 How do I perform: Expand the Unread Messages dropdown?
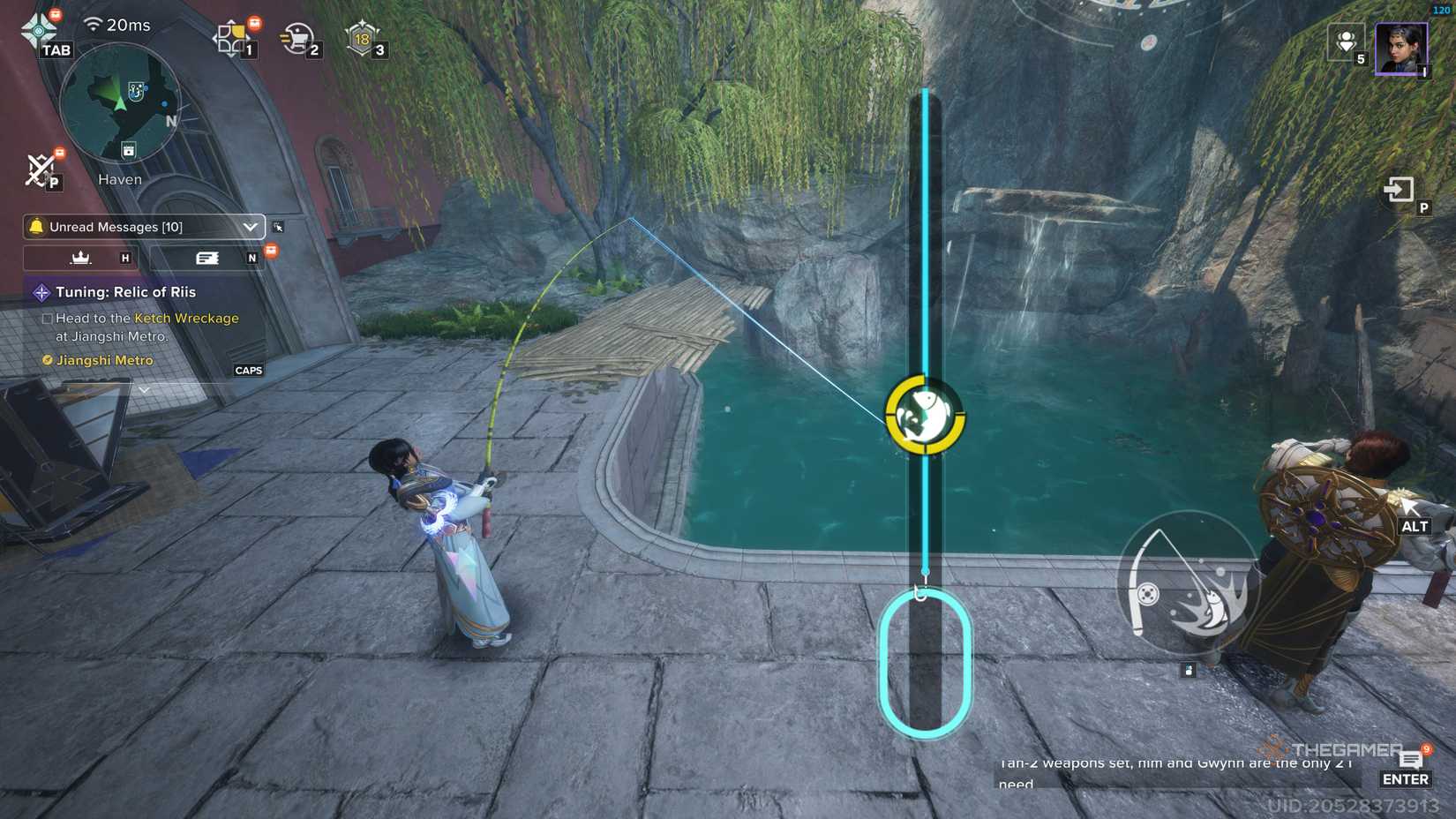click(251, 227)
